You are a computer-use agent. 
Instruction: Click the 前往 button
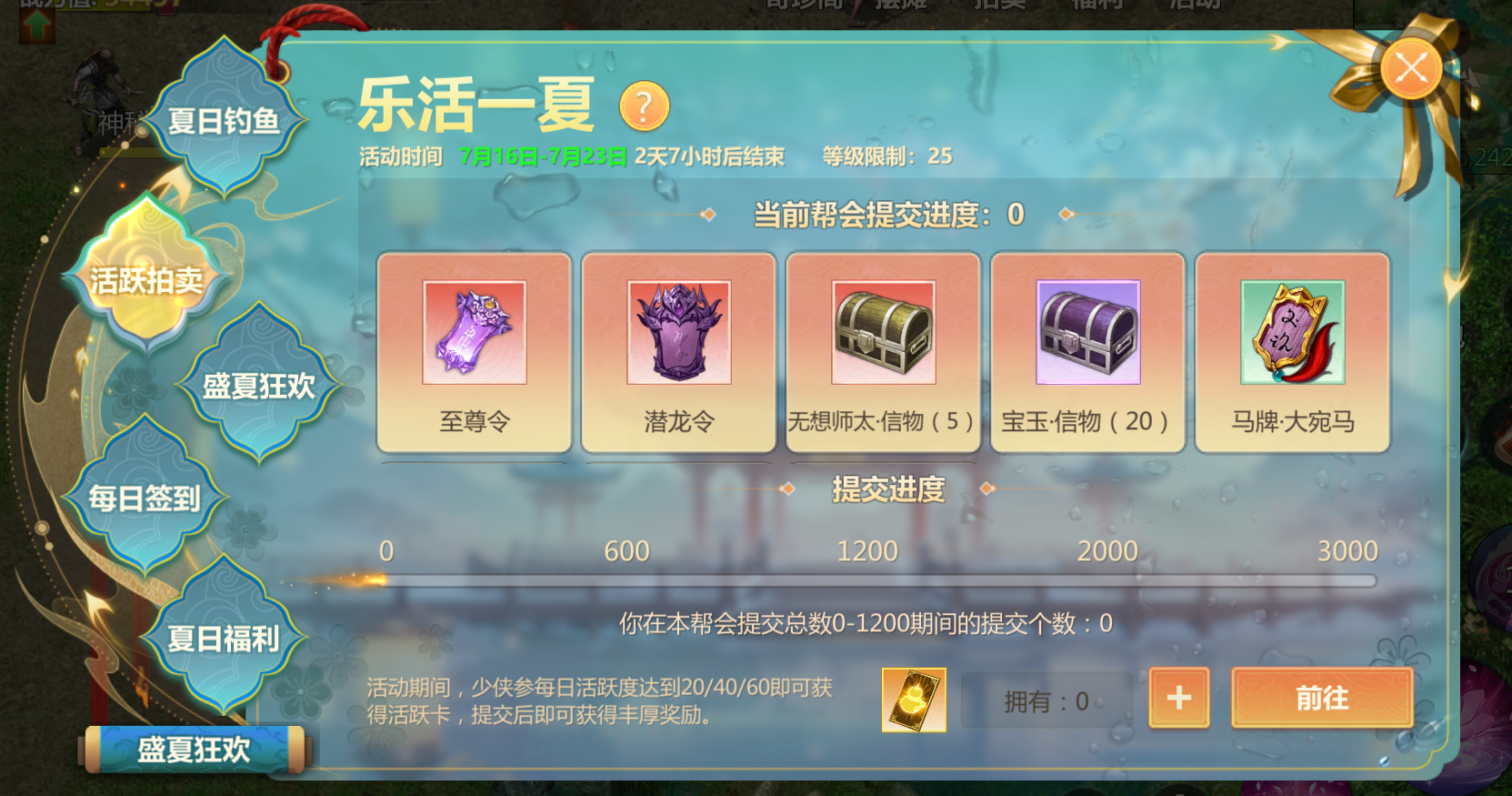1323,700
